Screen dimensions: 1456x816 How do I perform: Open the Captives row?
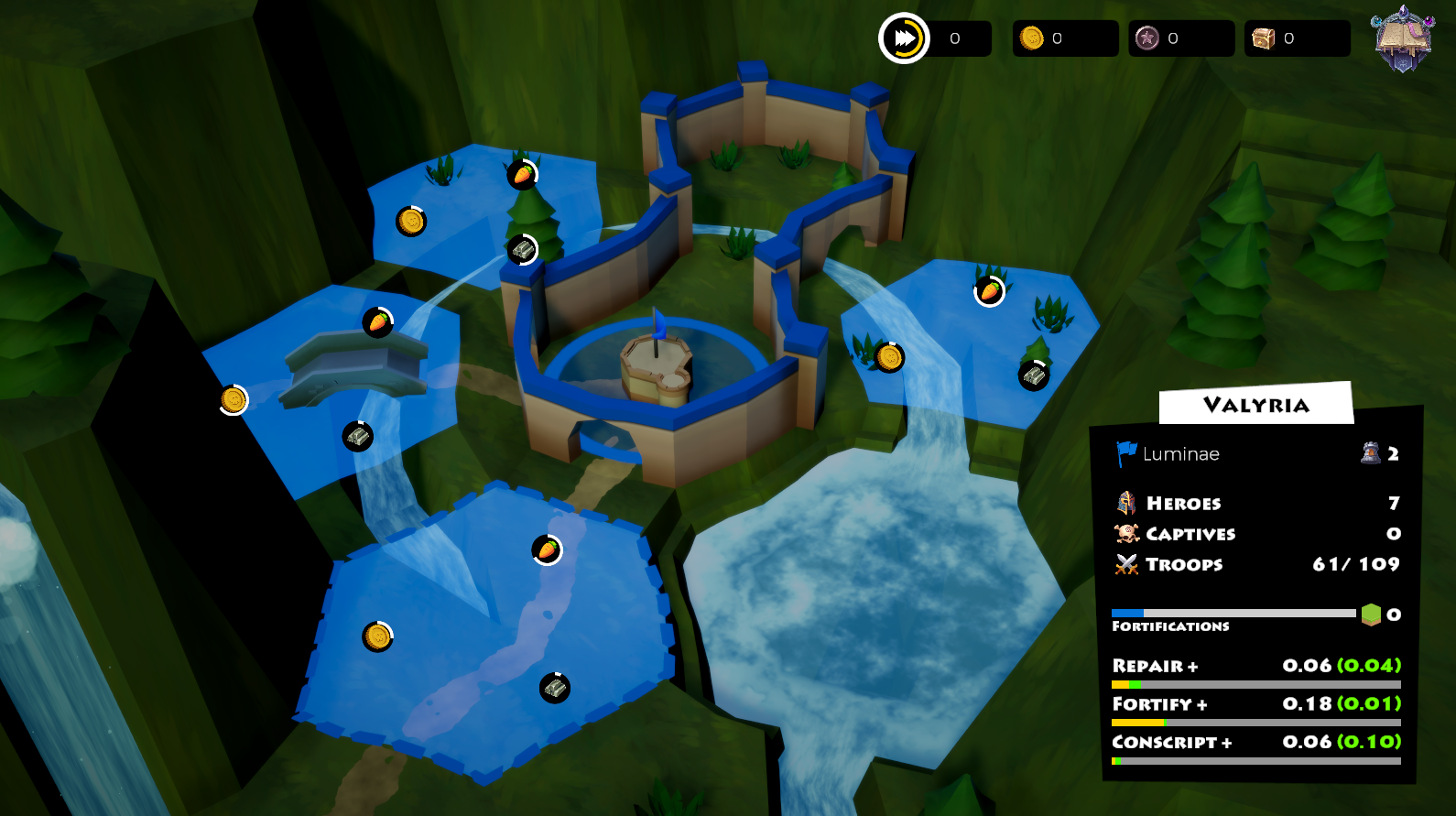point(1190,534)
